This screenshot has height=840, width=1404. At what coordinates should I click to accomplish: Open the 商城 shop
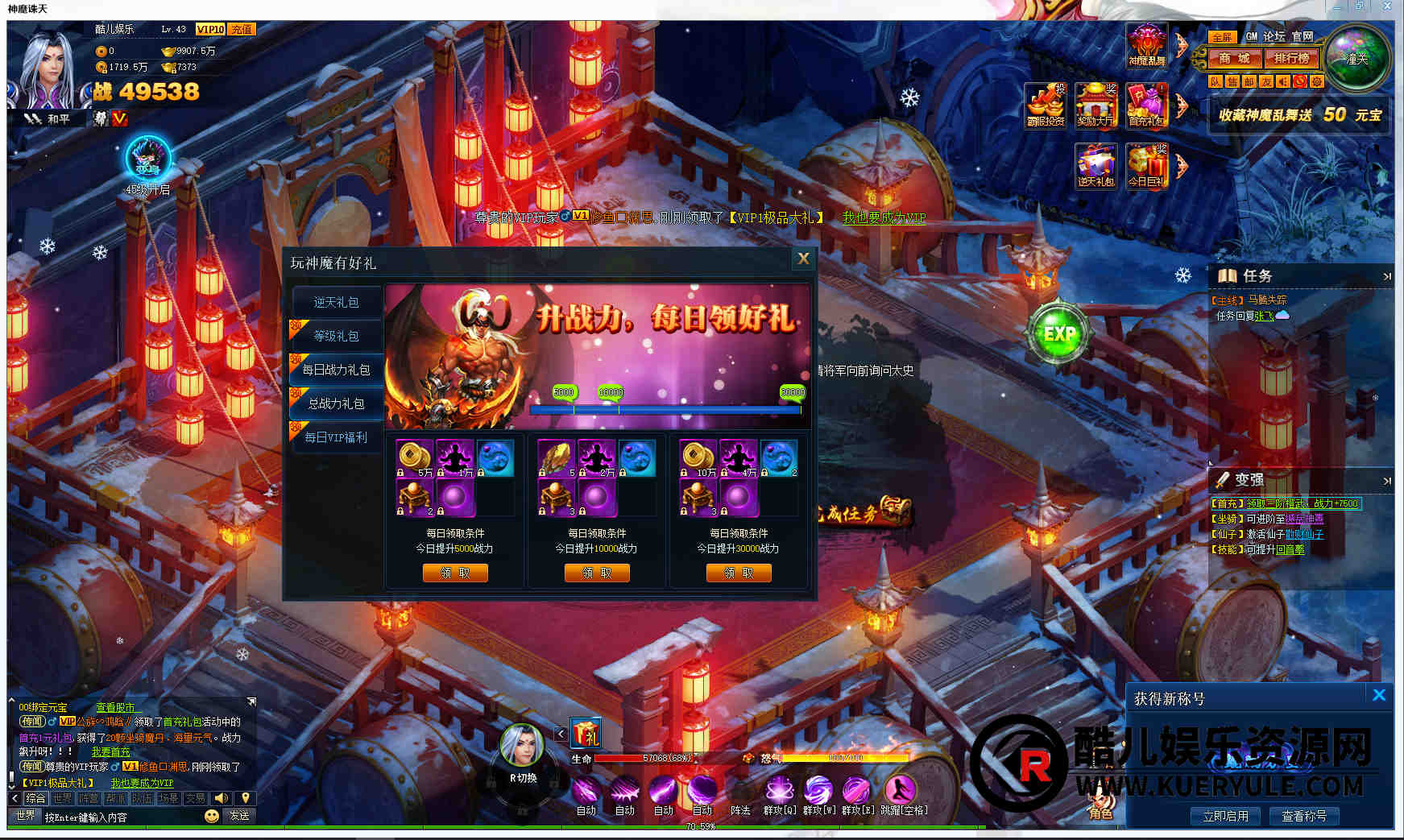pyautogui.click(x=1234, y=58)
